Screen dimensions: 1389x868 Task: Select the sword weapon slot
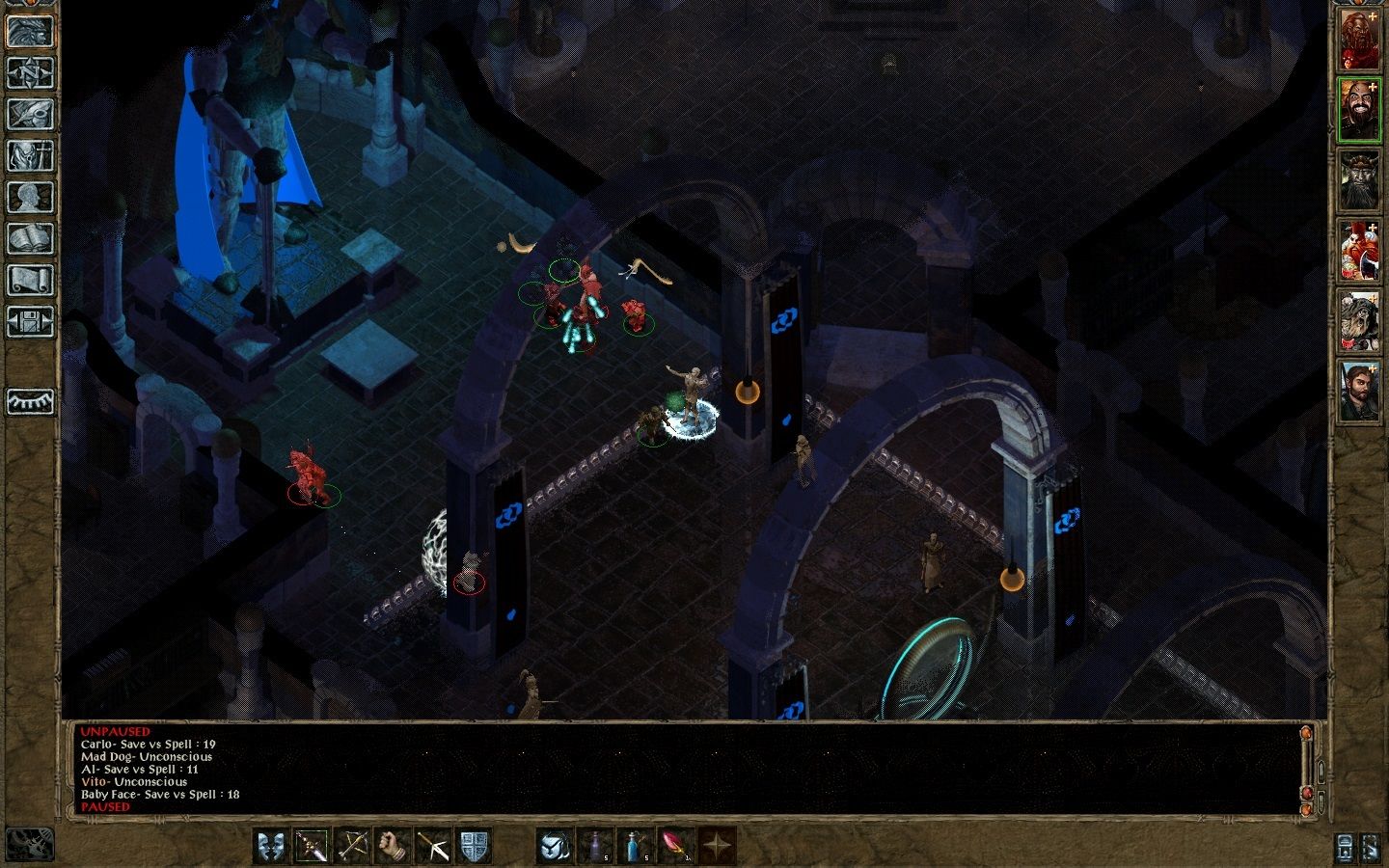[x=312, y=844]
